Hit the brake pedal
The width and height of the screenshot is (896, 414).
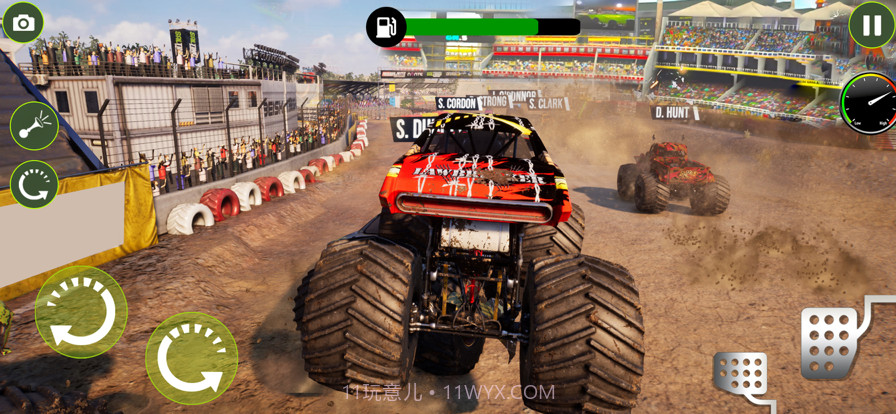click(x=742, y=377)
